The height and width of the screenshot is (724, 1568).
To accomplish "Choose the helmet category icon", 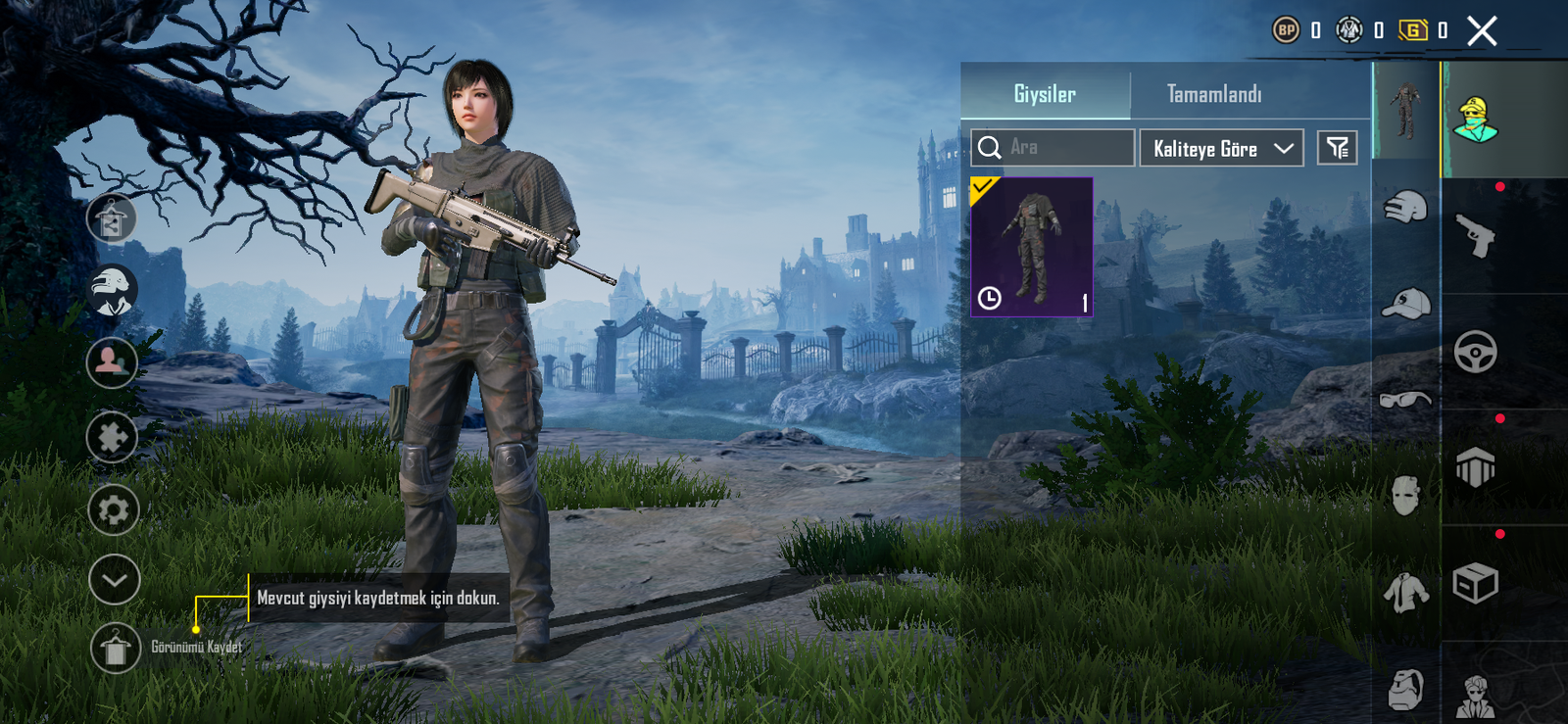I will click(1405, 208).
